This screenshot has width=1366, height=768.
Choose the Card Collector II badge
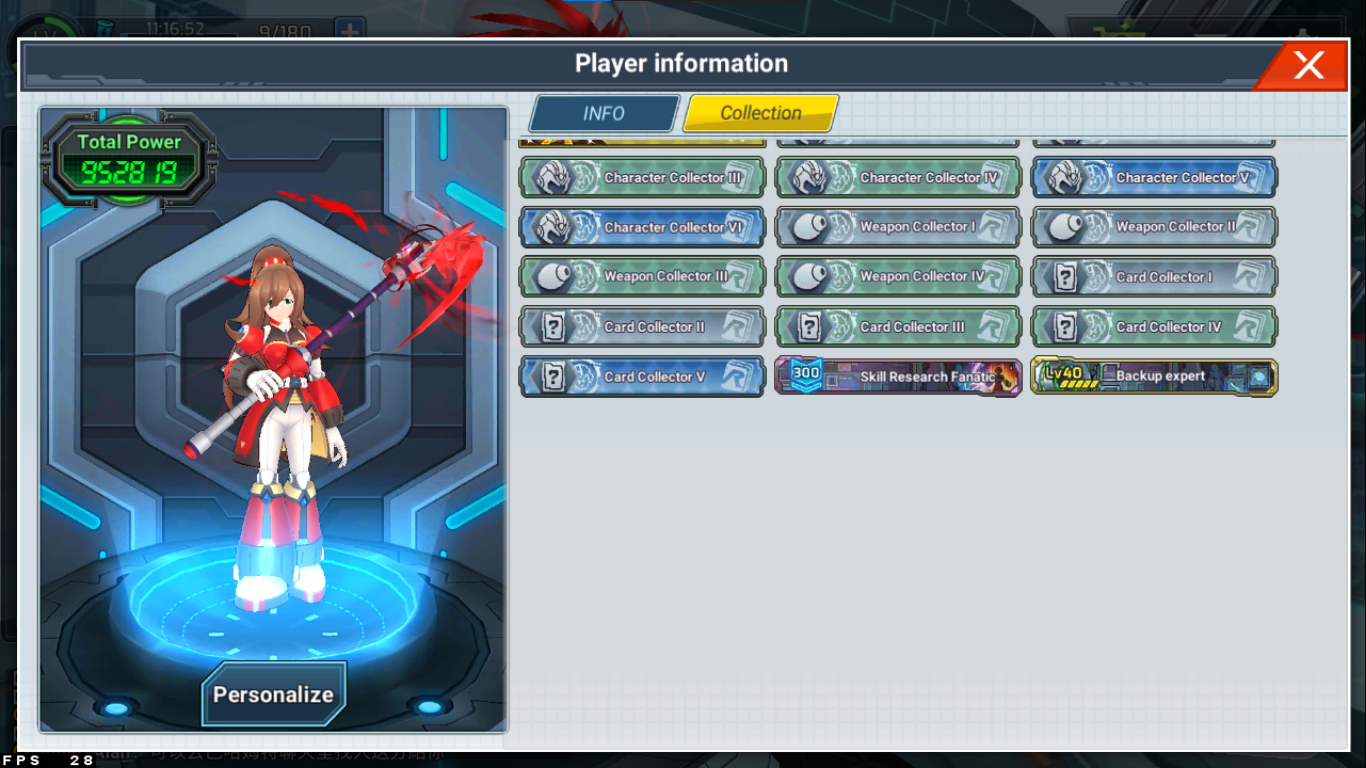pos(642,327)
